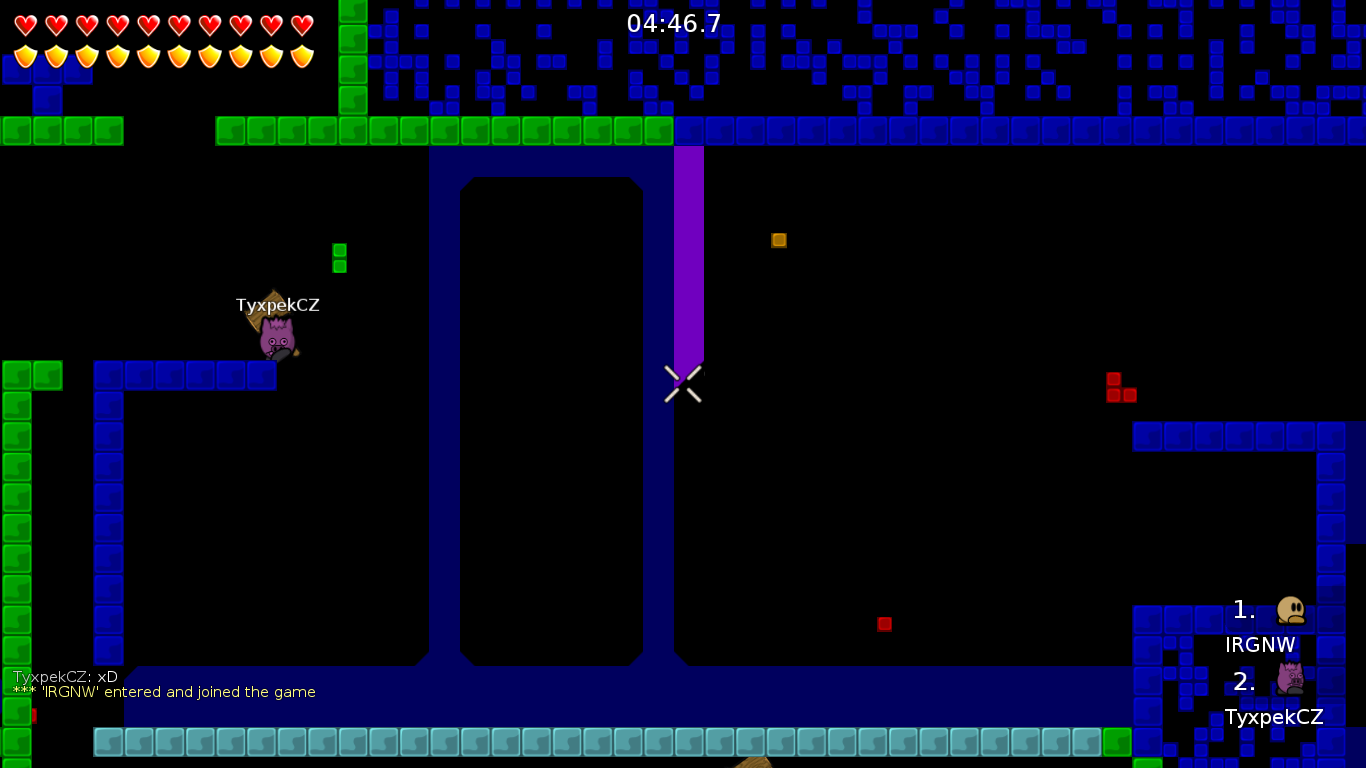Image resolution: width=1366 pixels, height=768 pixels.
Task: Click the match timer showing 04:46.7
Action: 672,24
